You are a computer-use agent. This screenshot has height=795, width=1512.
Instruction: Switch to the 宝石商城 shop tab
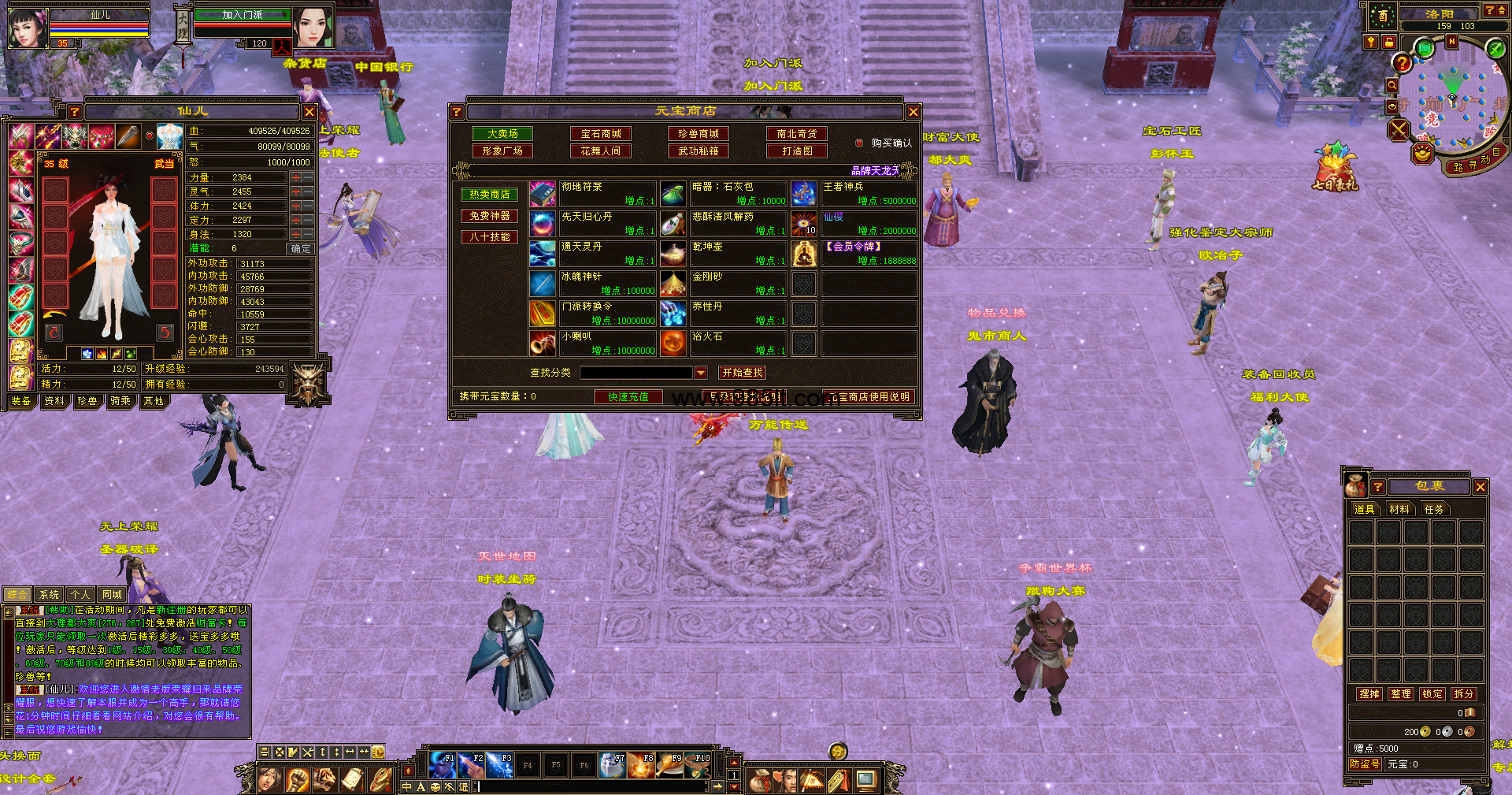pos(601,134)
